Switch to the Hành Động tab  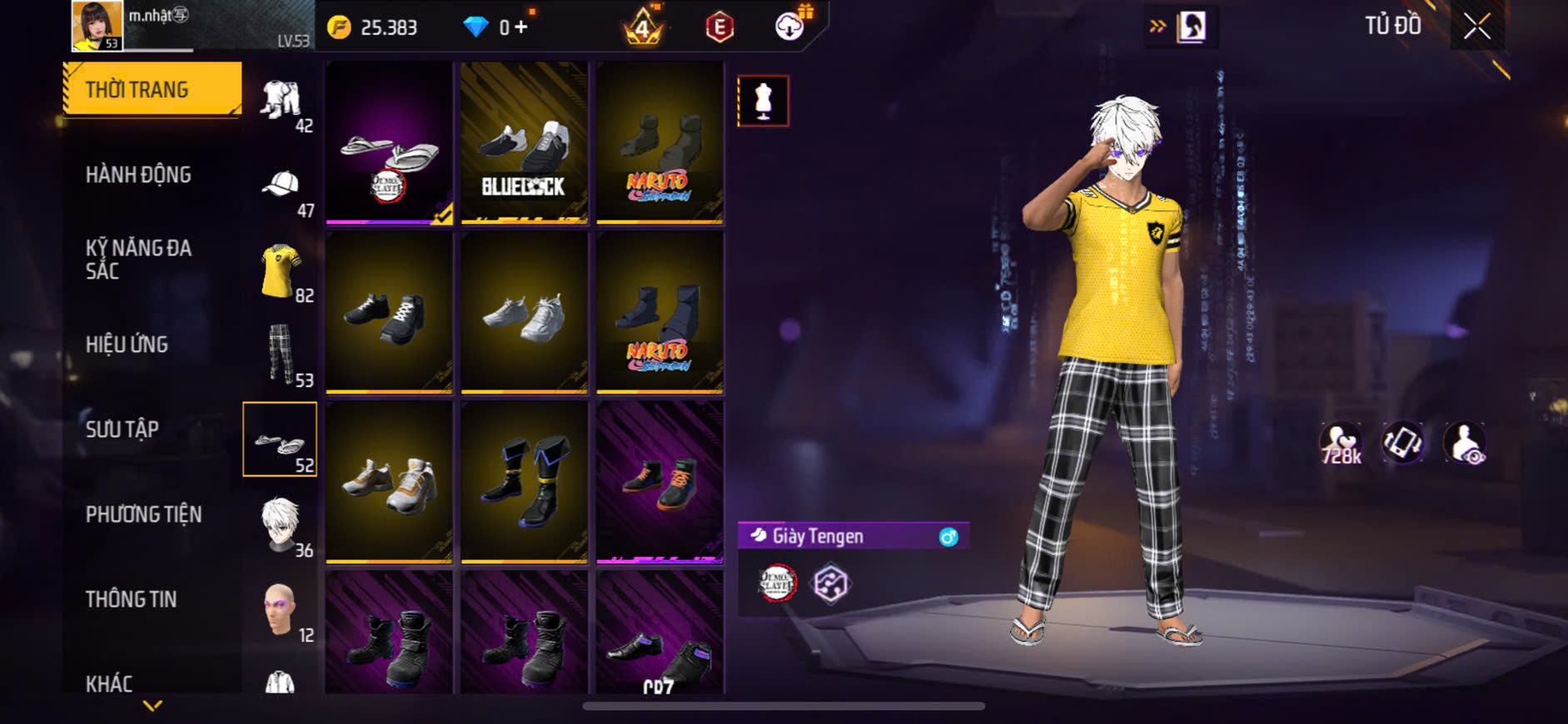point(138,175)
